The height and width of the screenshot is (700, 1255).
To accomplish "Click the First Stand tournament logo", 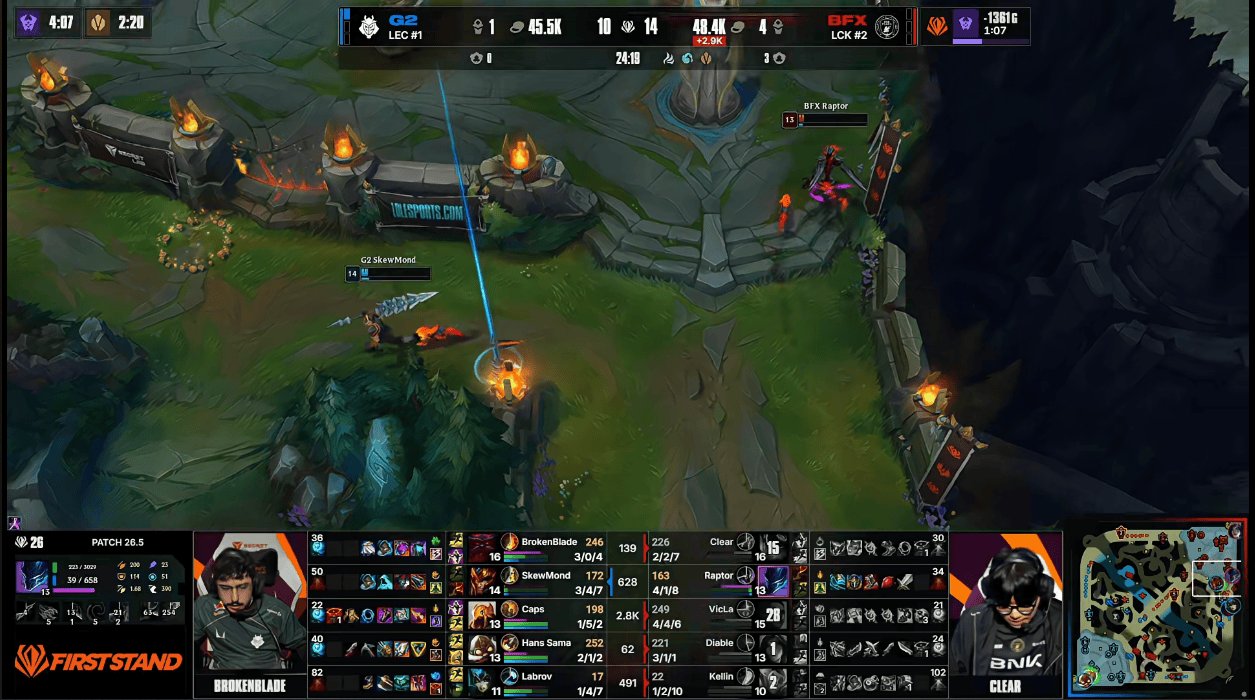I will click(98, 661).
